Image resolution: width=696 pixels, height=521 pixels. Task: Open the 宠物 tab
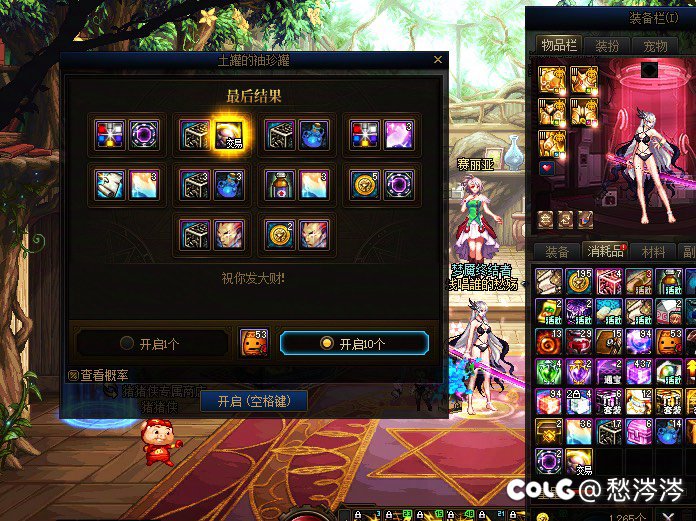click(655, 46)
